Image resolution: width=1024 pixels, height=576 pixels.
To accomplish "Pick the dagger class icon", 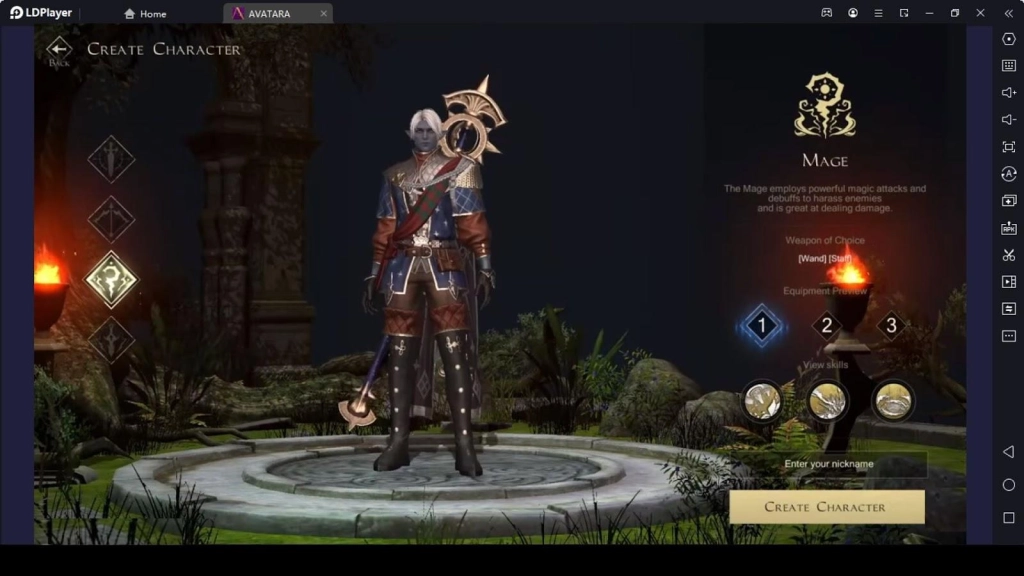I will [x=111, y=339].
